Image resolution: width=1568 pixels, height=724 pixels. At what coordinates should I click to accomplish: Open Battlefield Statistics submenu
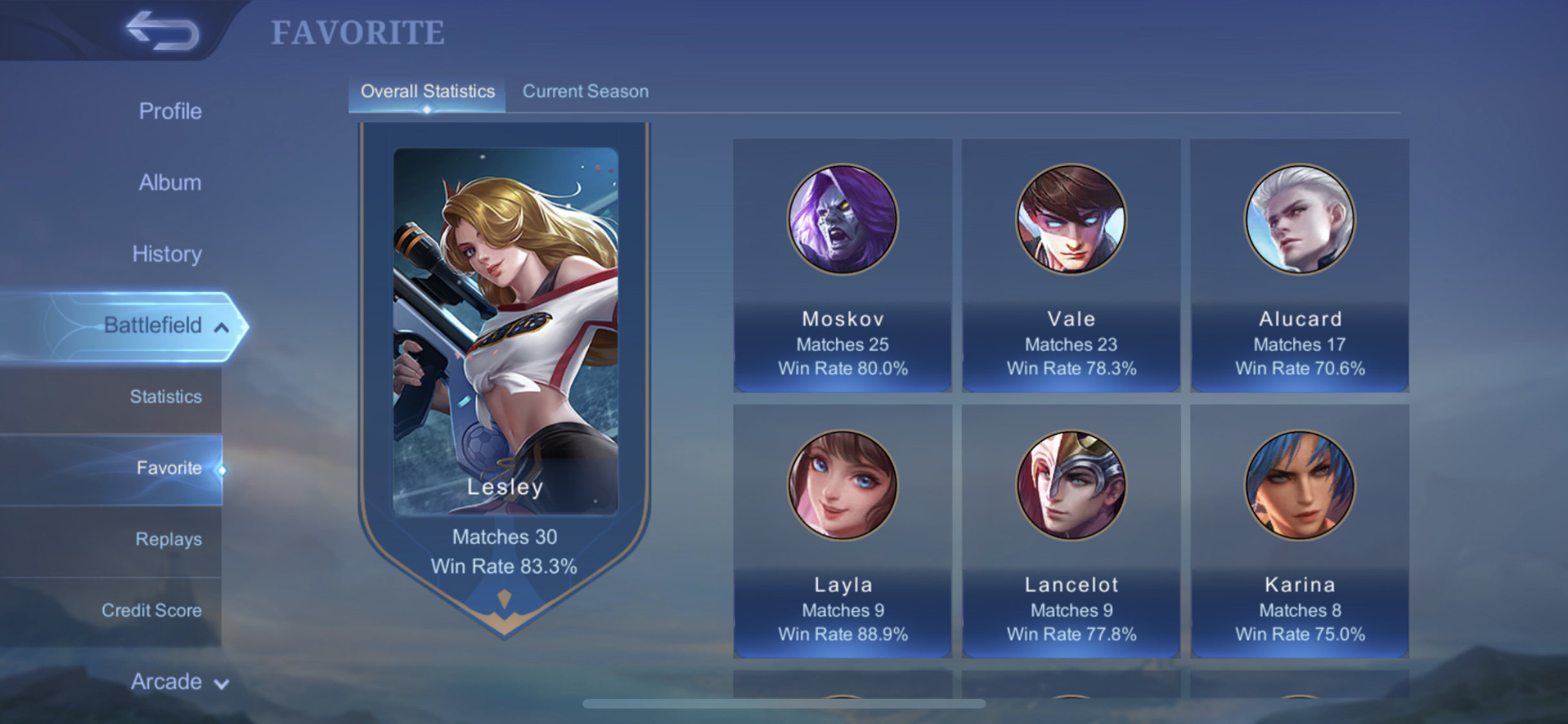165,397
